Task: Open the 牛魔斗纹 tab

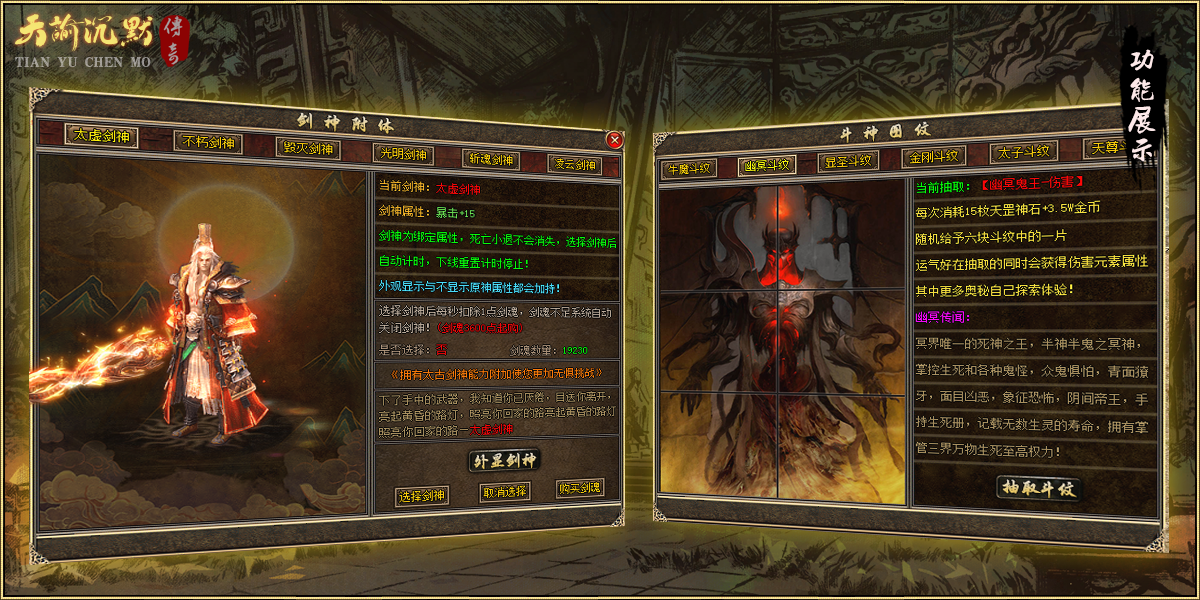Action: [687, 168]
